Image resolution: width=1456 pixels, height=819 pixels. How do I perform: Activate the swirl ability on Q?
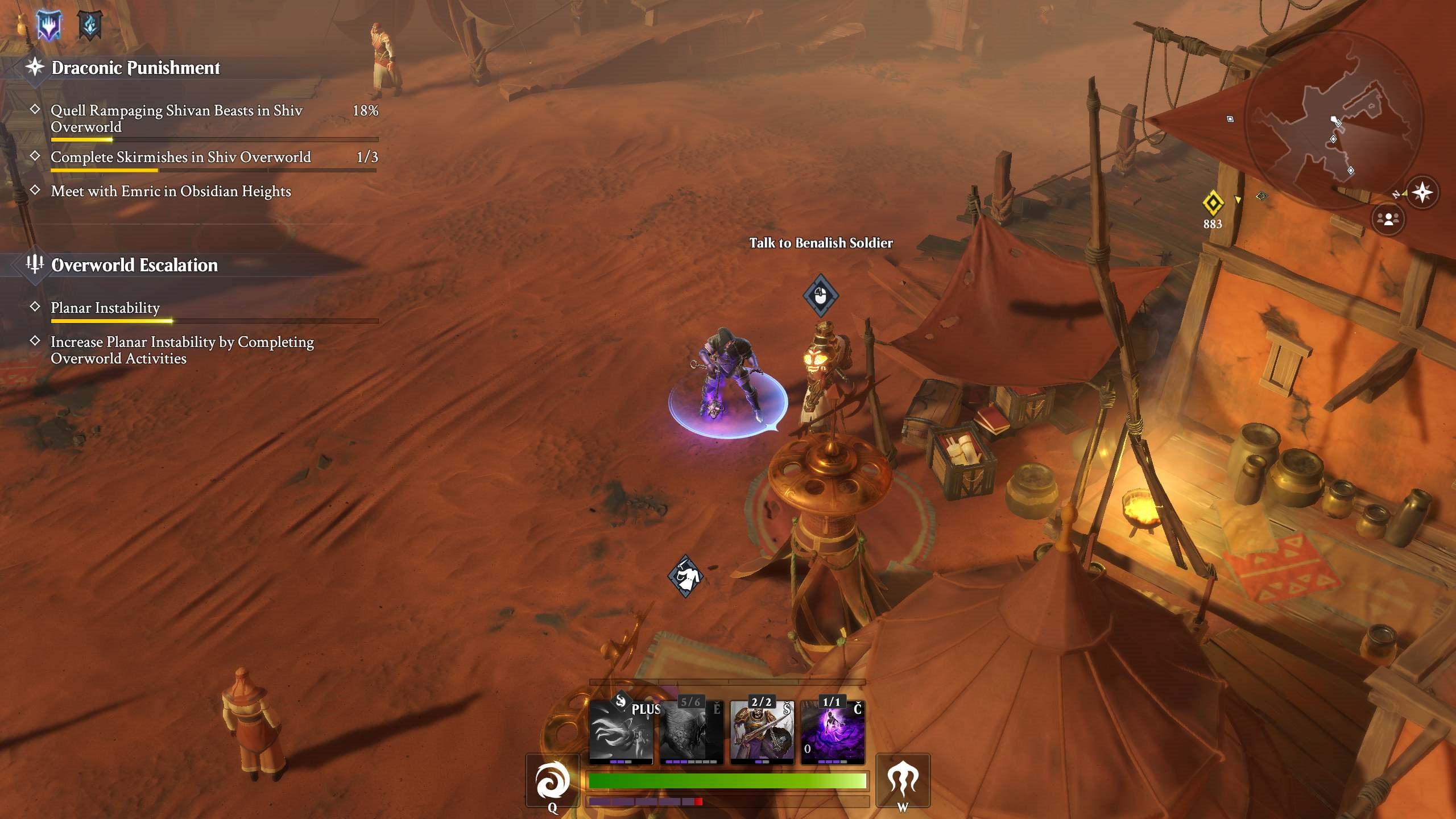point(552,781)
